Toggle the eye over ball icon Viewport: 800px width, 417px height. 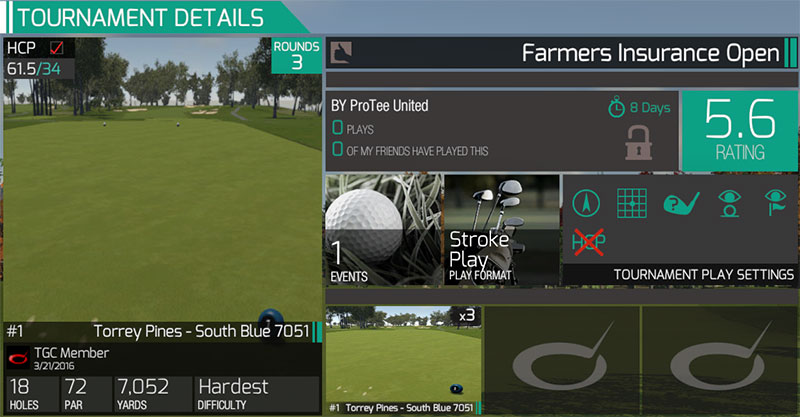728,203
